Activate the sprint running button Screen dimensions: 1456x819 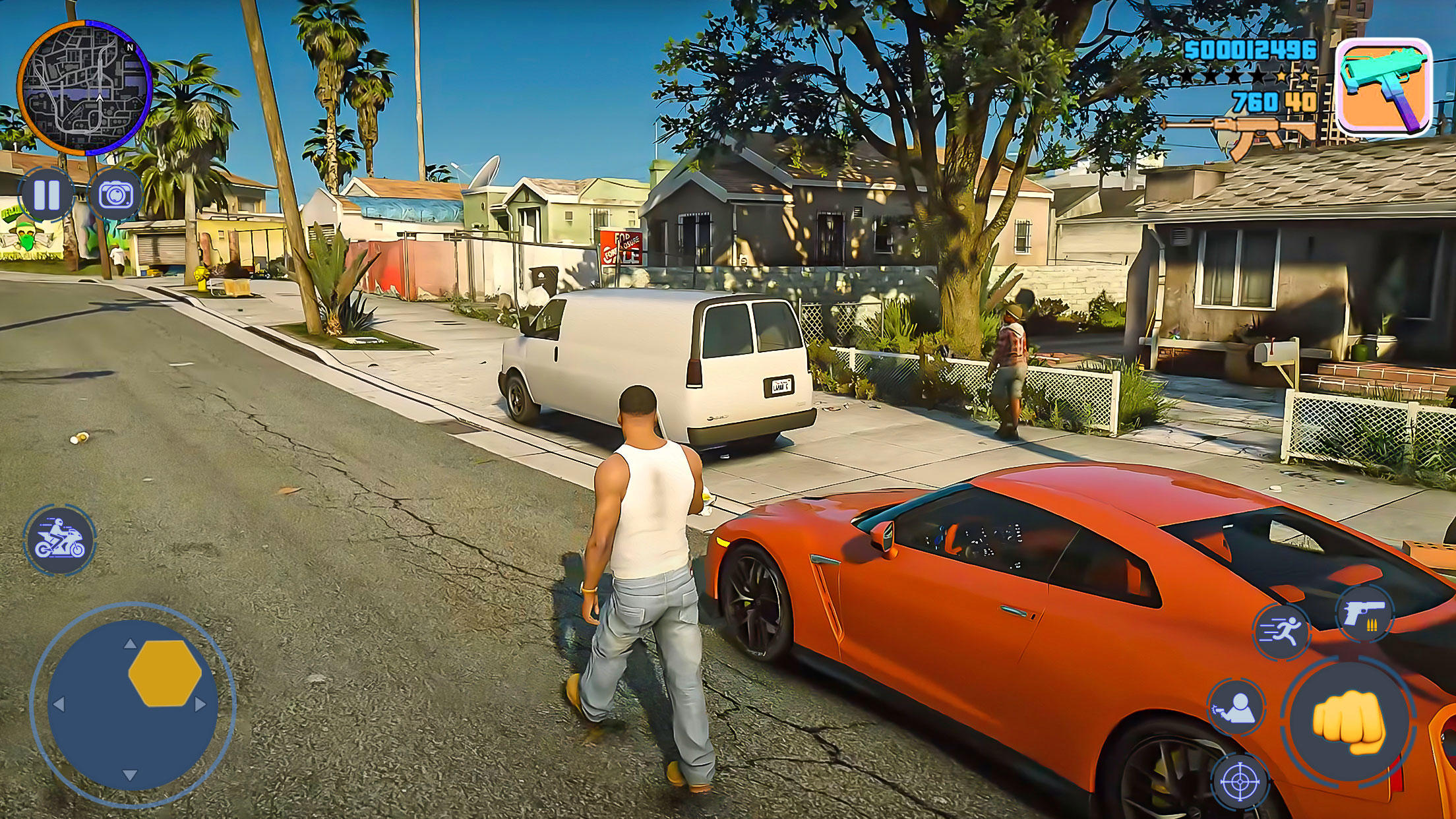[x=1281, y=632]
